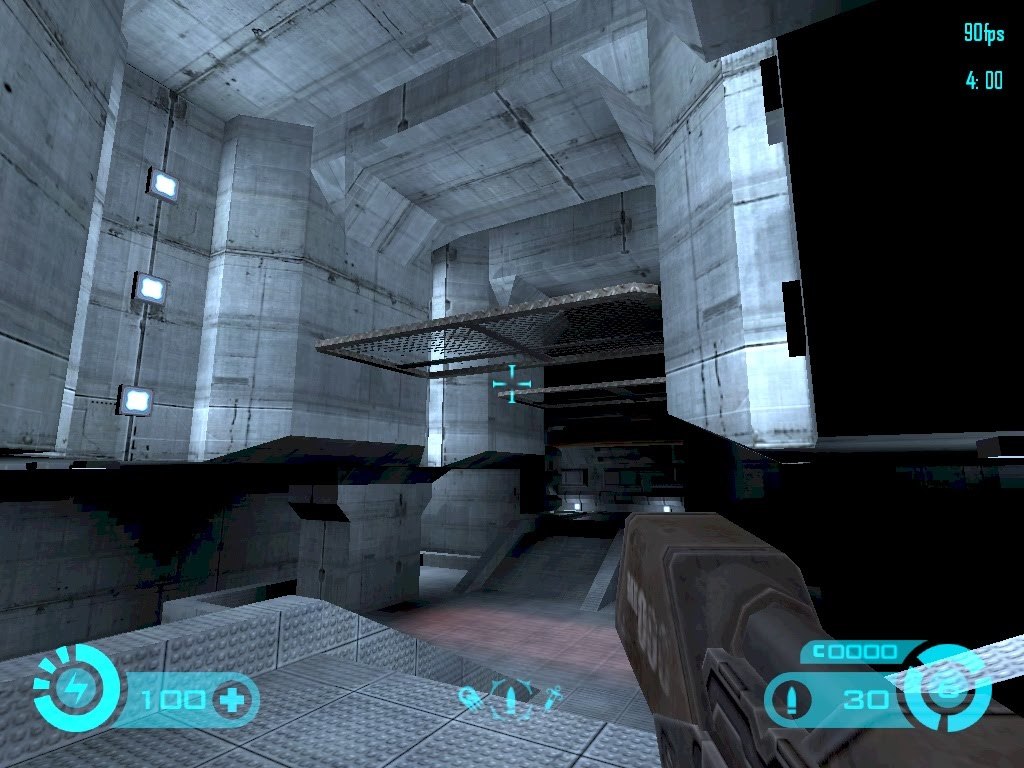The image size is (1024, 768).
Task: Click the health plus cross icon
Action: coord(232,698)
